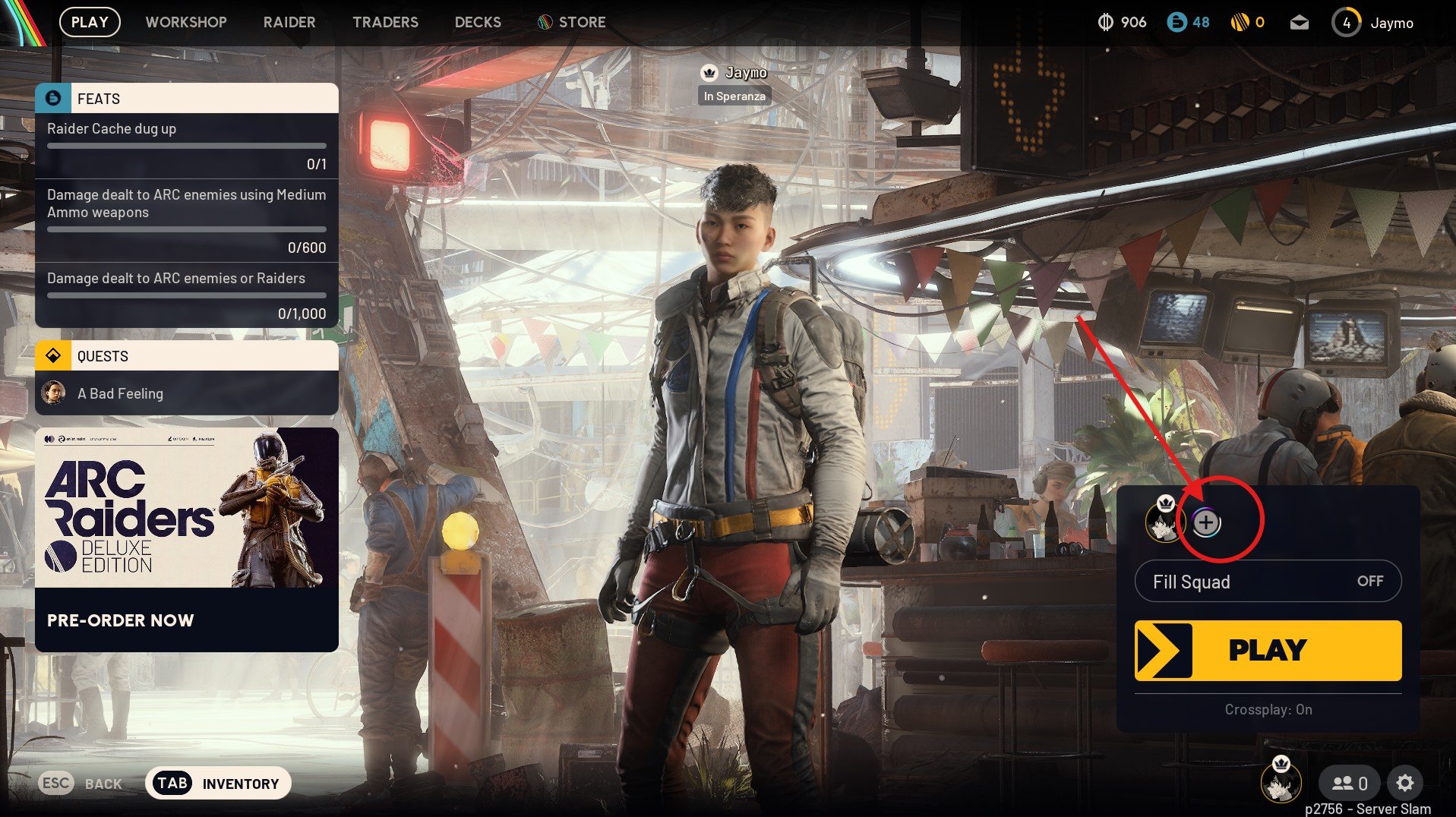
Task: Invite a squad member with plus button
Action: pyautogui.click(x=1206, y=522)
